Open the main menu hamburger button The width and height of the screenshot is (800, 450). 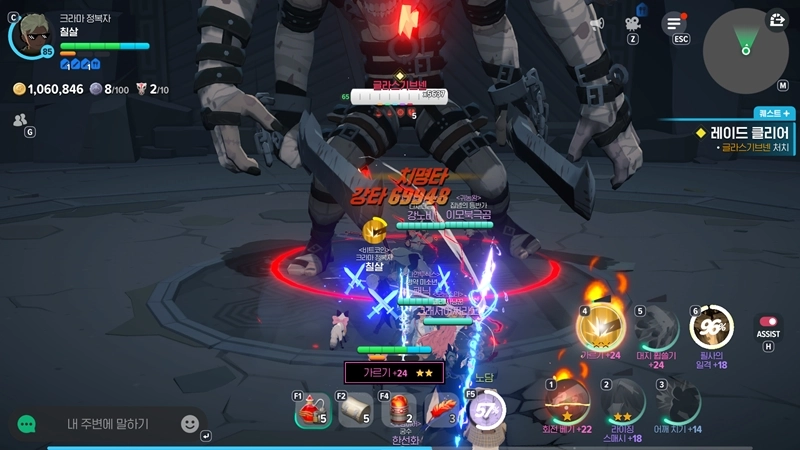coord(676,24)
